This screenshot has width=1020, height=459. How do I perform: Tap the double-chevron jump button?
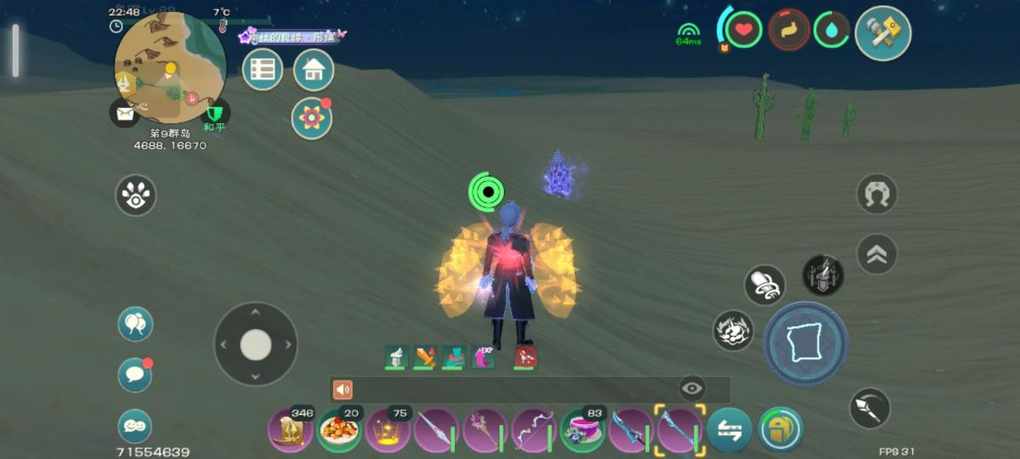coord(877,254)
